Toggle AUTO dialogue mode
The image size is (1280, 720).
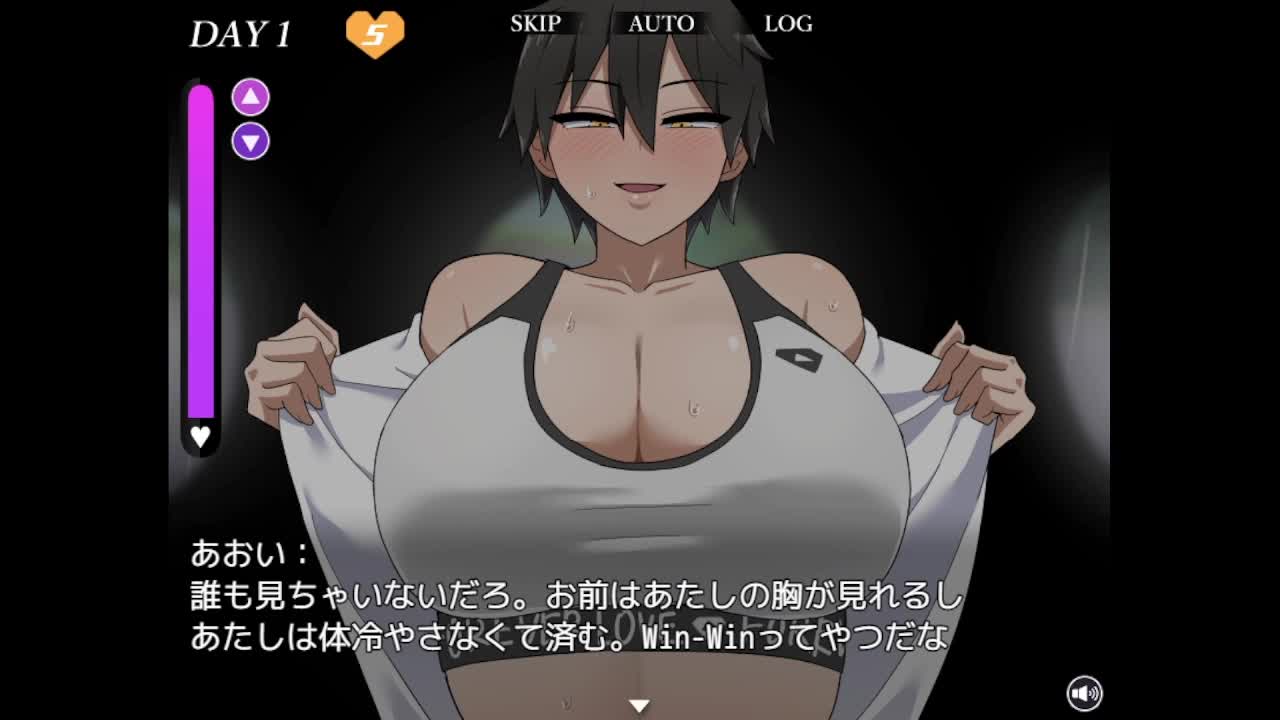pos(661,23)
